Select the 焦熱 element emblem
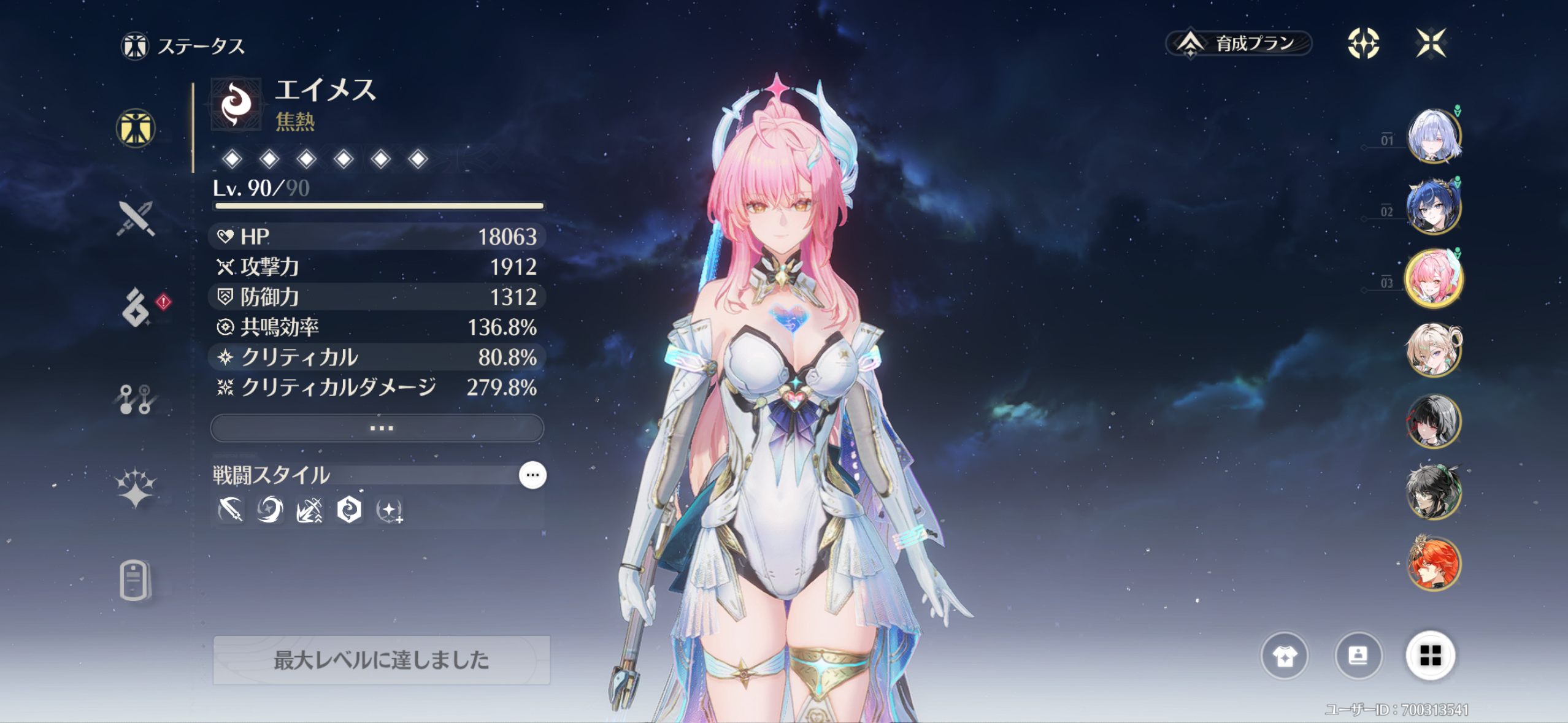This screenshot has width=1568, height=723. click(x=236, y=104)
